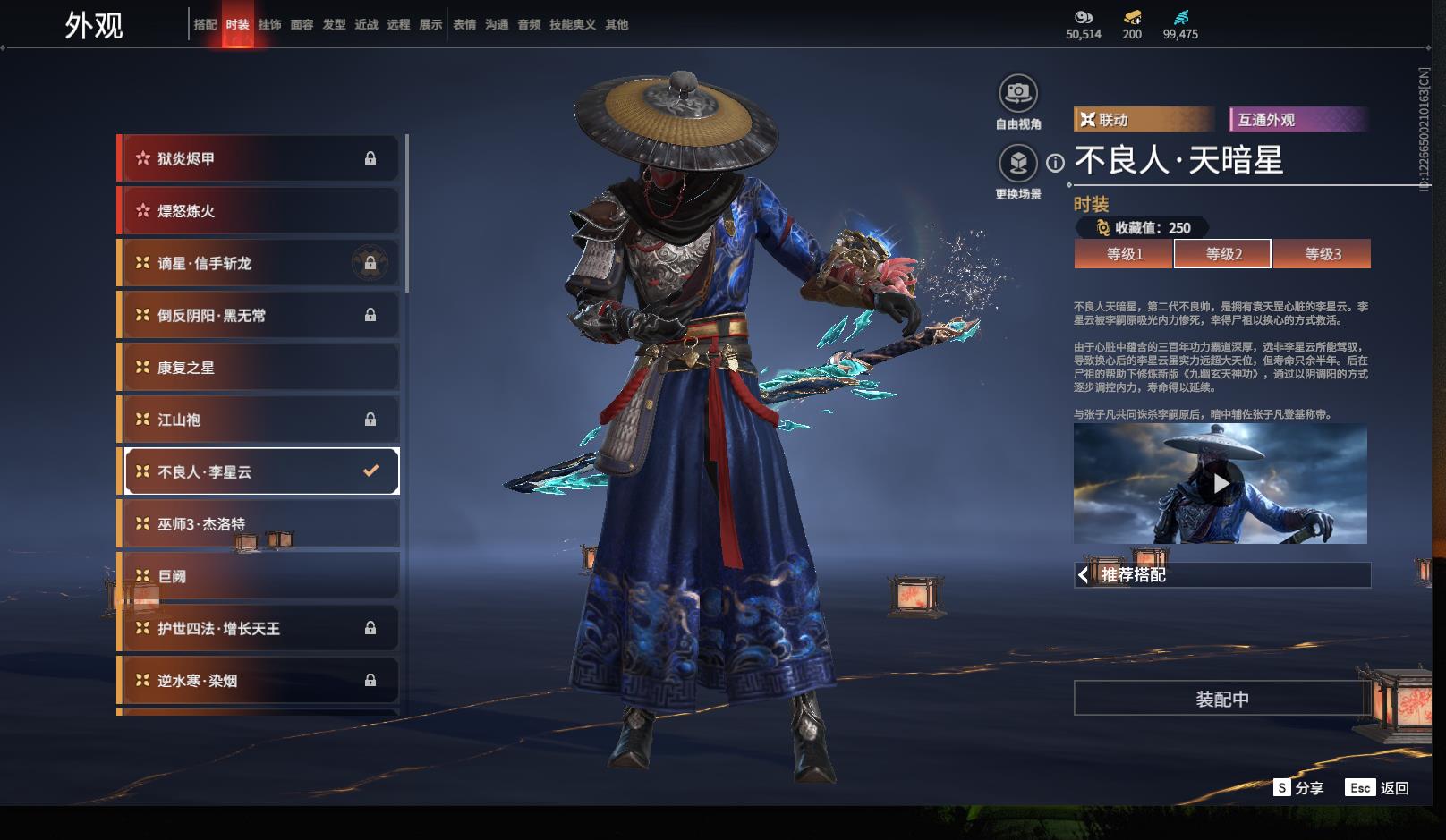Pick the 巨阙 outfit entry

(x=259, y=576)
